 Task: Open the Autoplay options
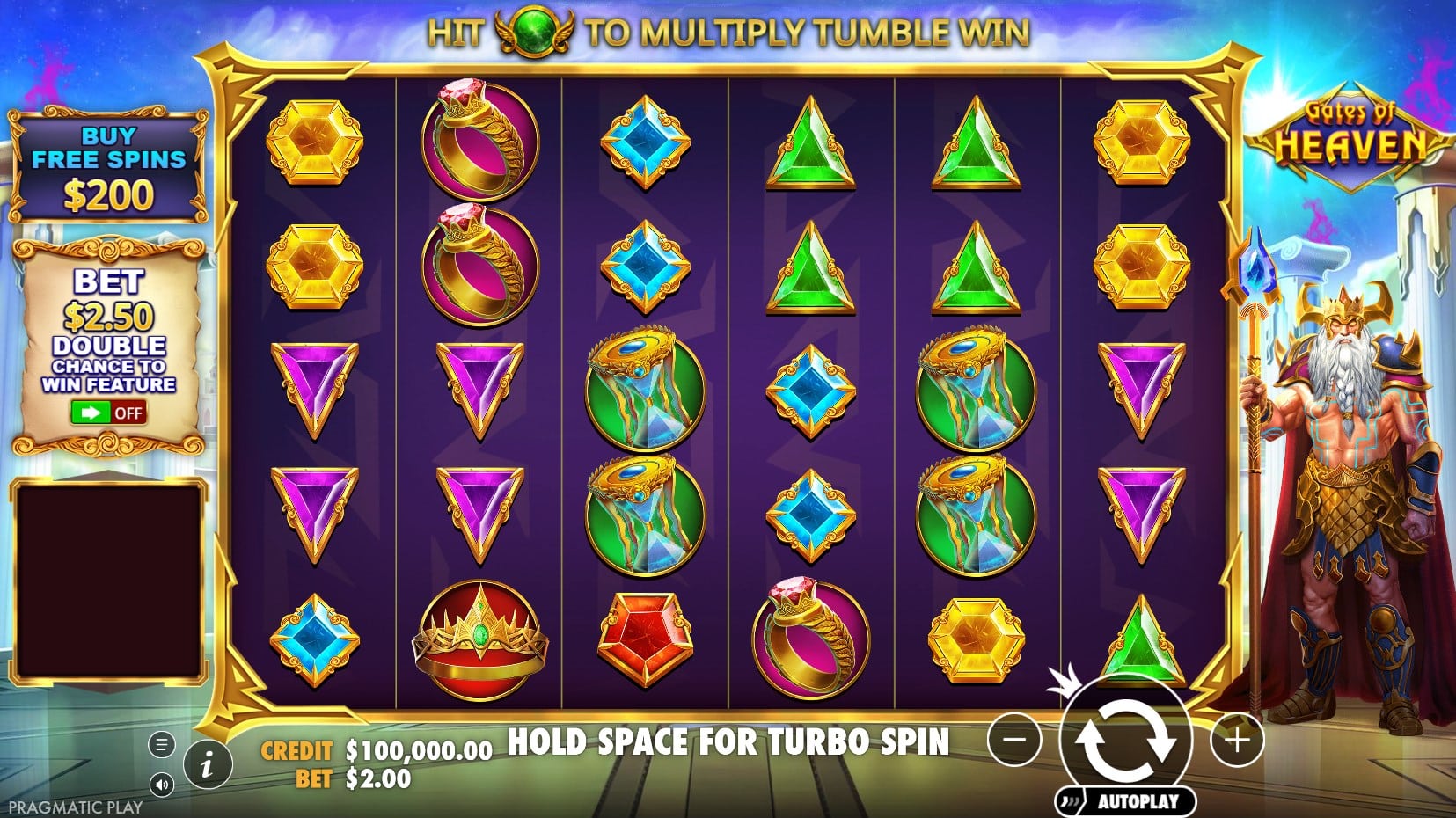click(1127, 800)
